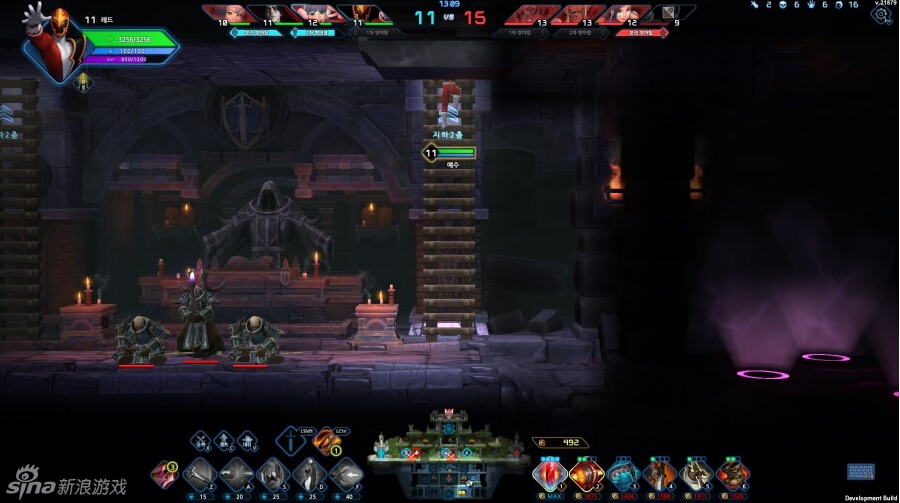The image size is (900, 503).
Task: Open the settings gear icon
Action: pos(881,15)
